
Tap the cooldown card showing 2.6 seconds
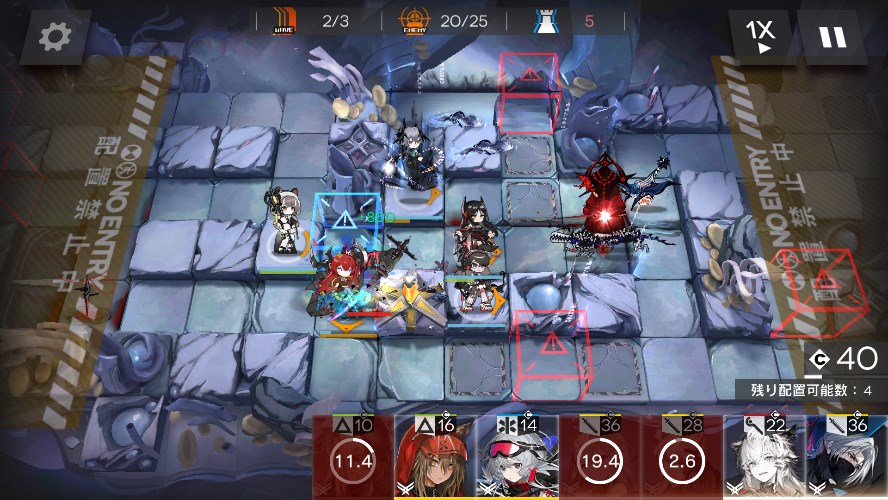click(681, 458)
